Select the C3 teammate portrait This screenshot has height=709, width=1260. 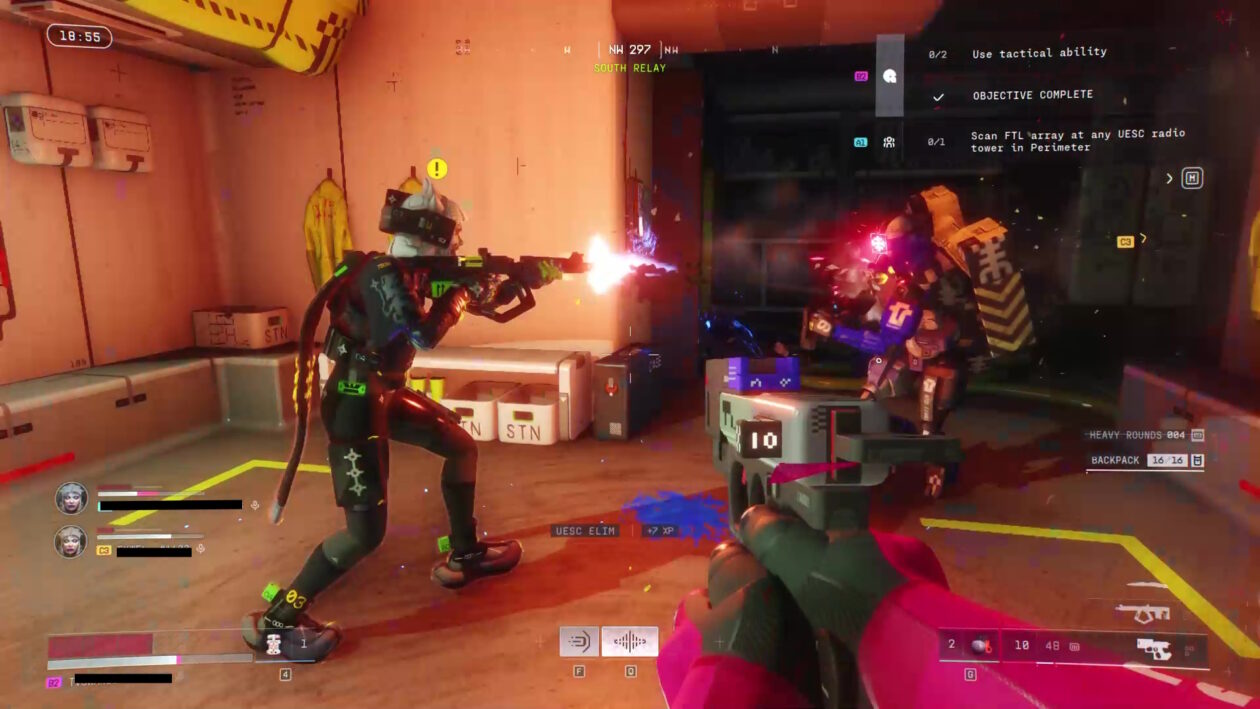(x=71, y=541)
